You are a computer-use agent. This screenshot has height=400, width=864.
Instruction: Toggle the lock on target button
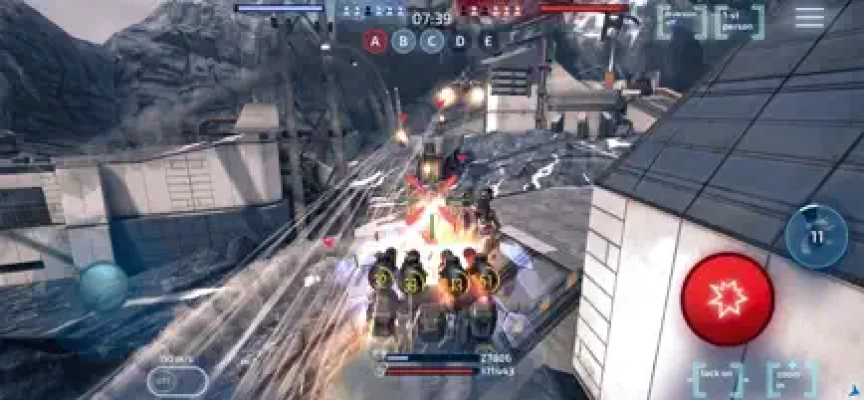tap(716, 379)
